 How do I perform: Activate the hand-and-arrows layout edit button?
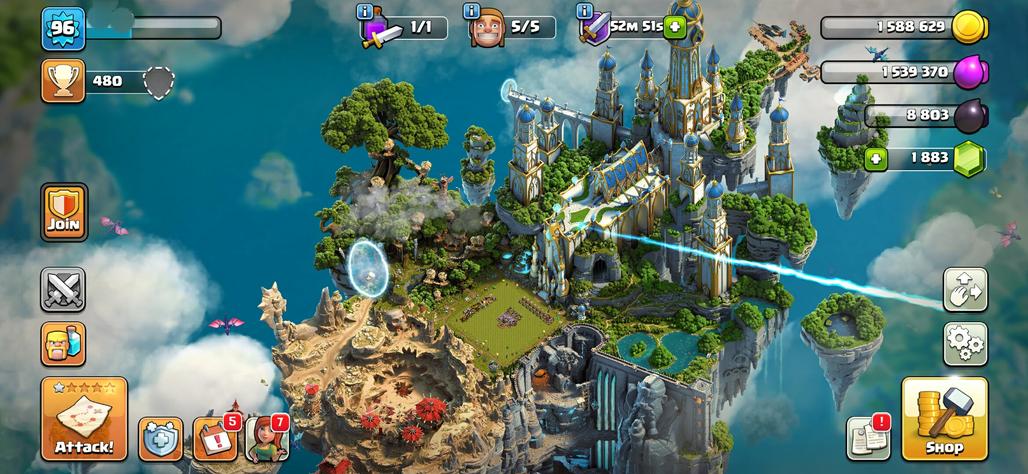pyautogui.click(x=965, y=290)
